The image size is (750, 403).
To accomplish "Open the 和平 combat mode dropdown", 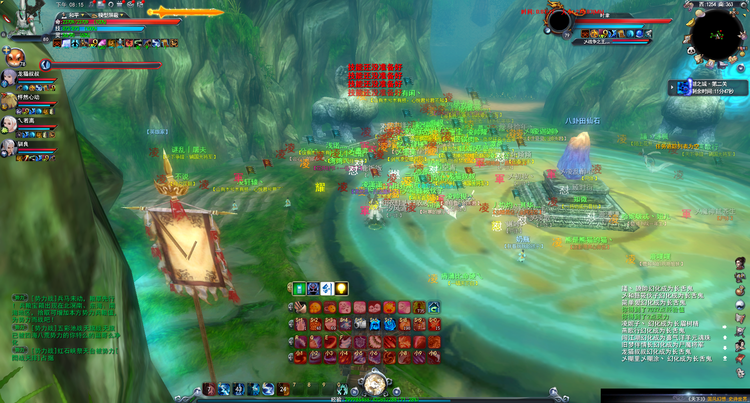I will pos(71,17).
